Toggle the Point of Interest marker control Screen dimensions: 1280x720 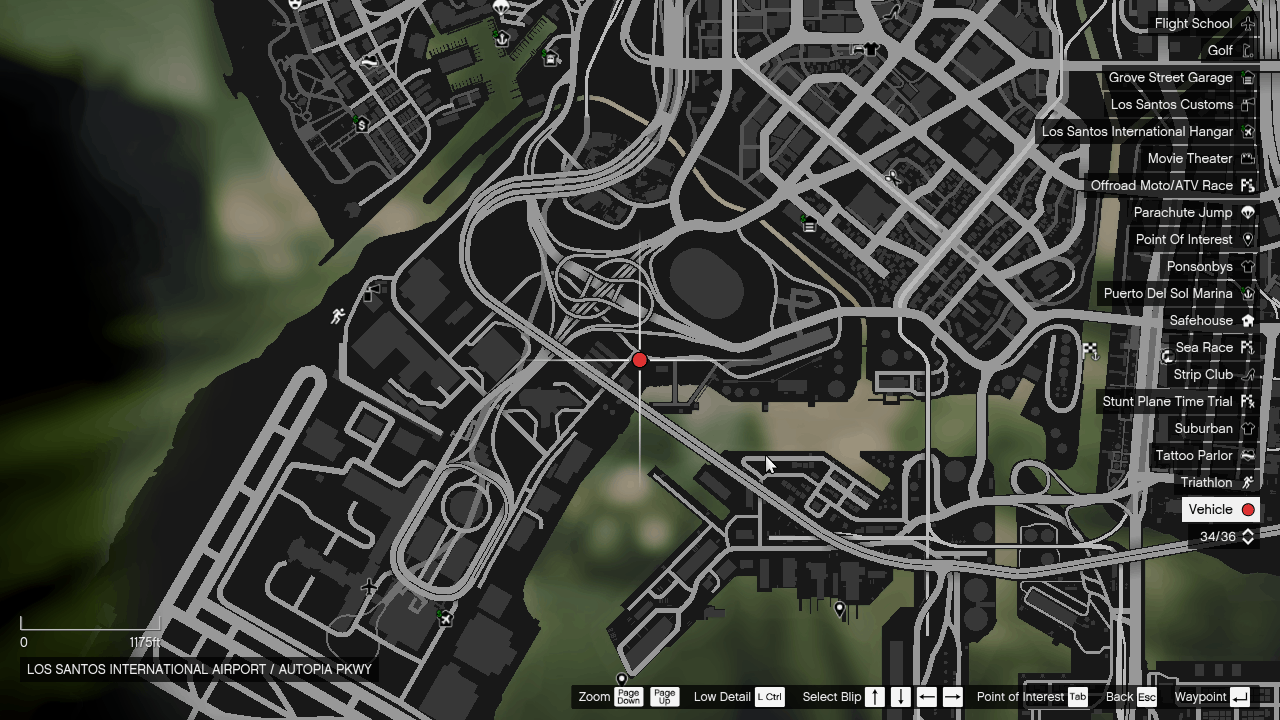[x=1077, y=697]
